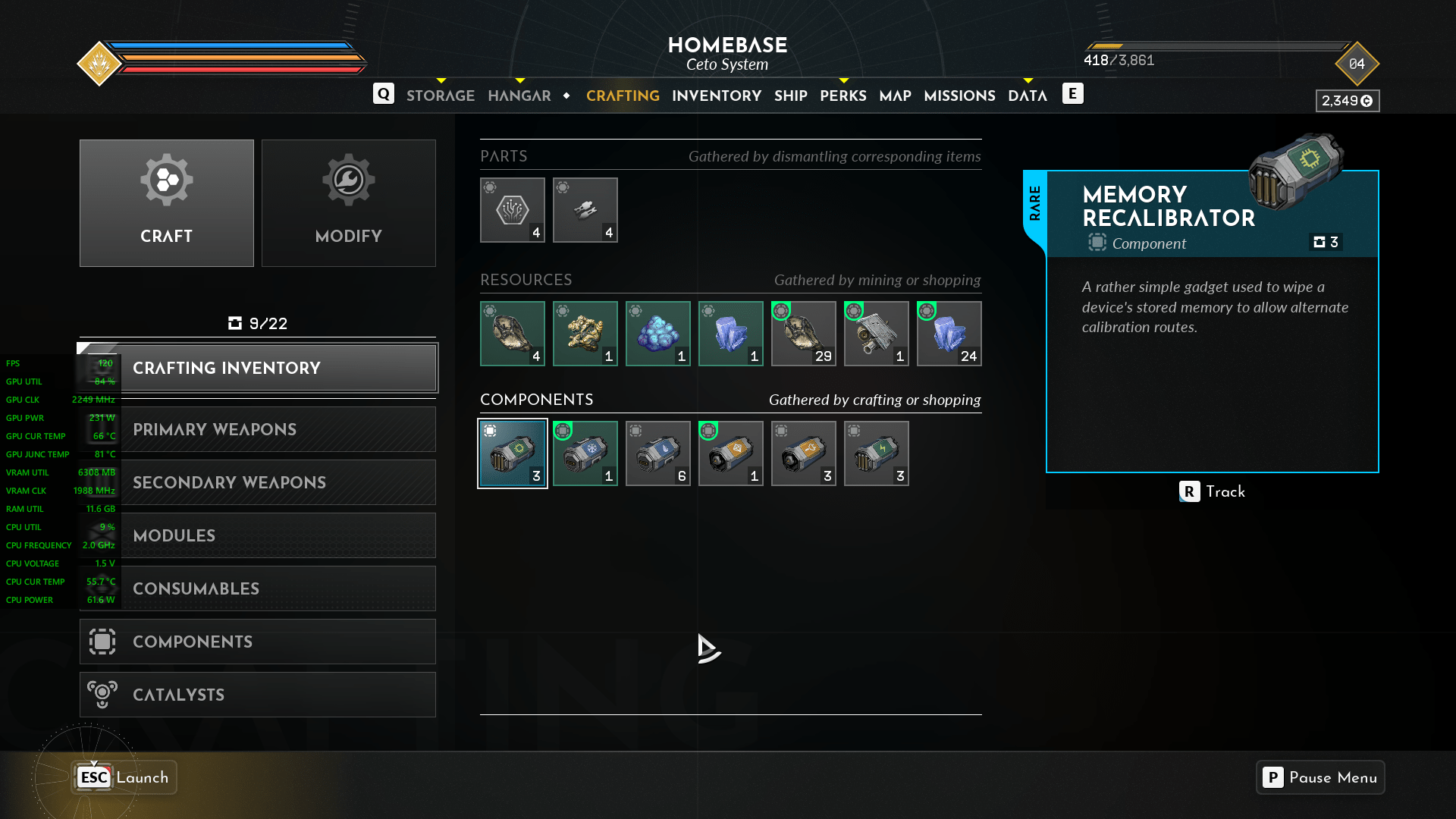Select the Craft mode tile
The height and width of the screenshot is (819, 1456).
point(167,203)
